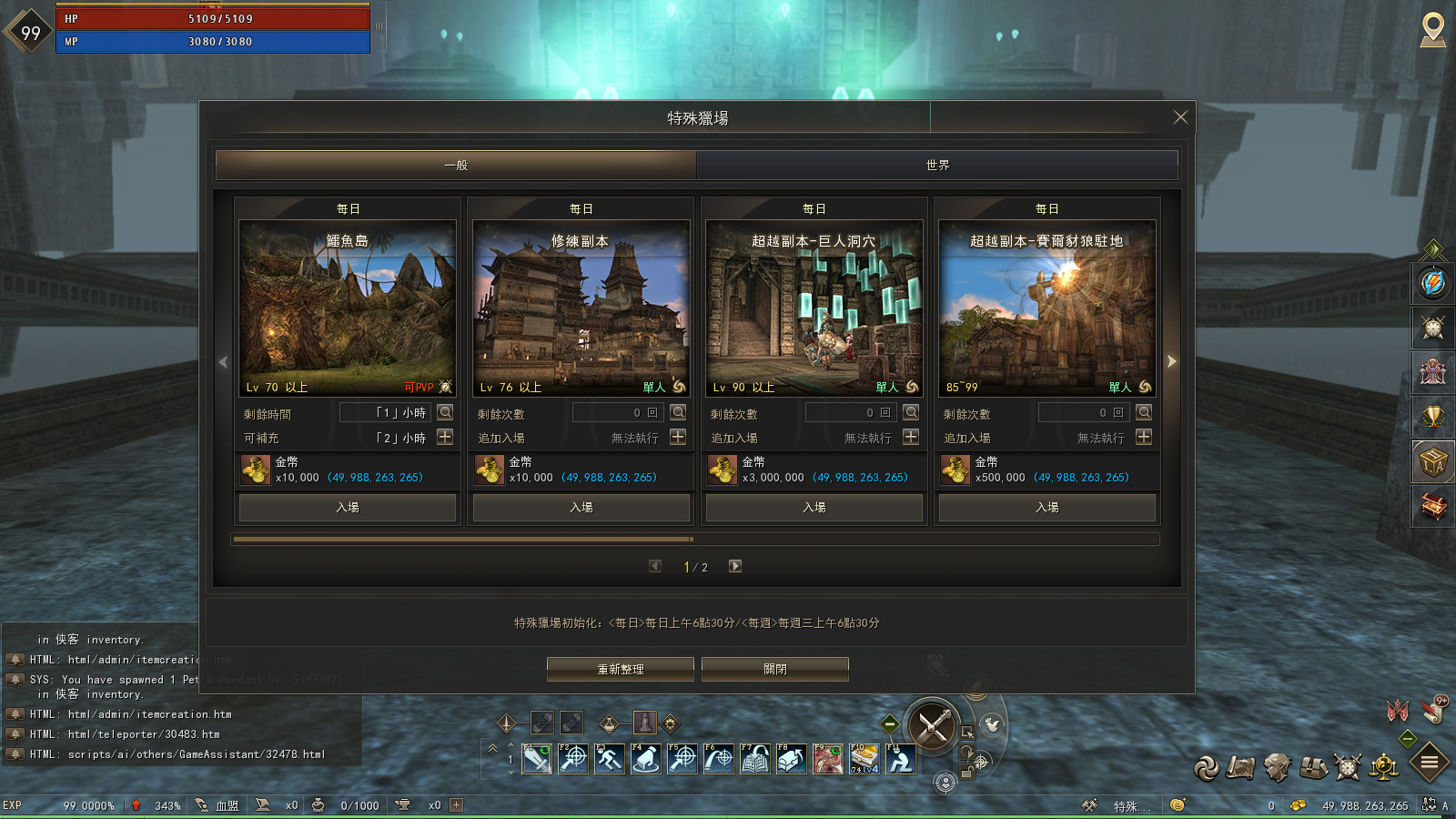Click the left arrow beside the dungeon cards
Viewport: 1456px width, 819px height.
[x=221, y=362]
